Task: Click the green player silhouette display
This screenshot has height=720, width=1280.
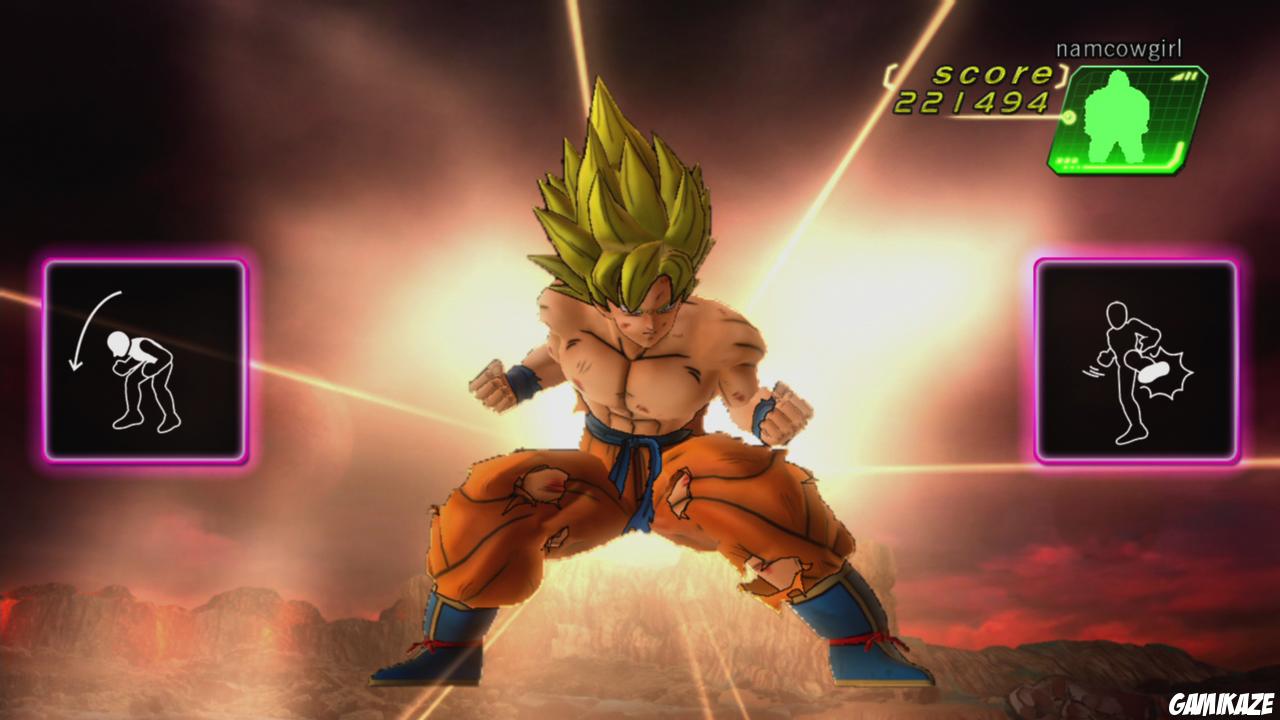Action: [1115, 115]
